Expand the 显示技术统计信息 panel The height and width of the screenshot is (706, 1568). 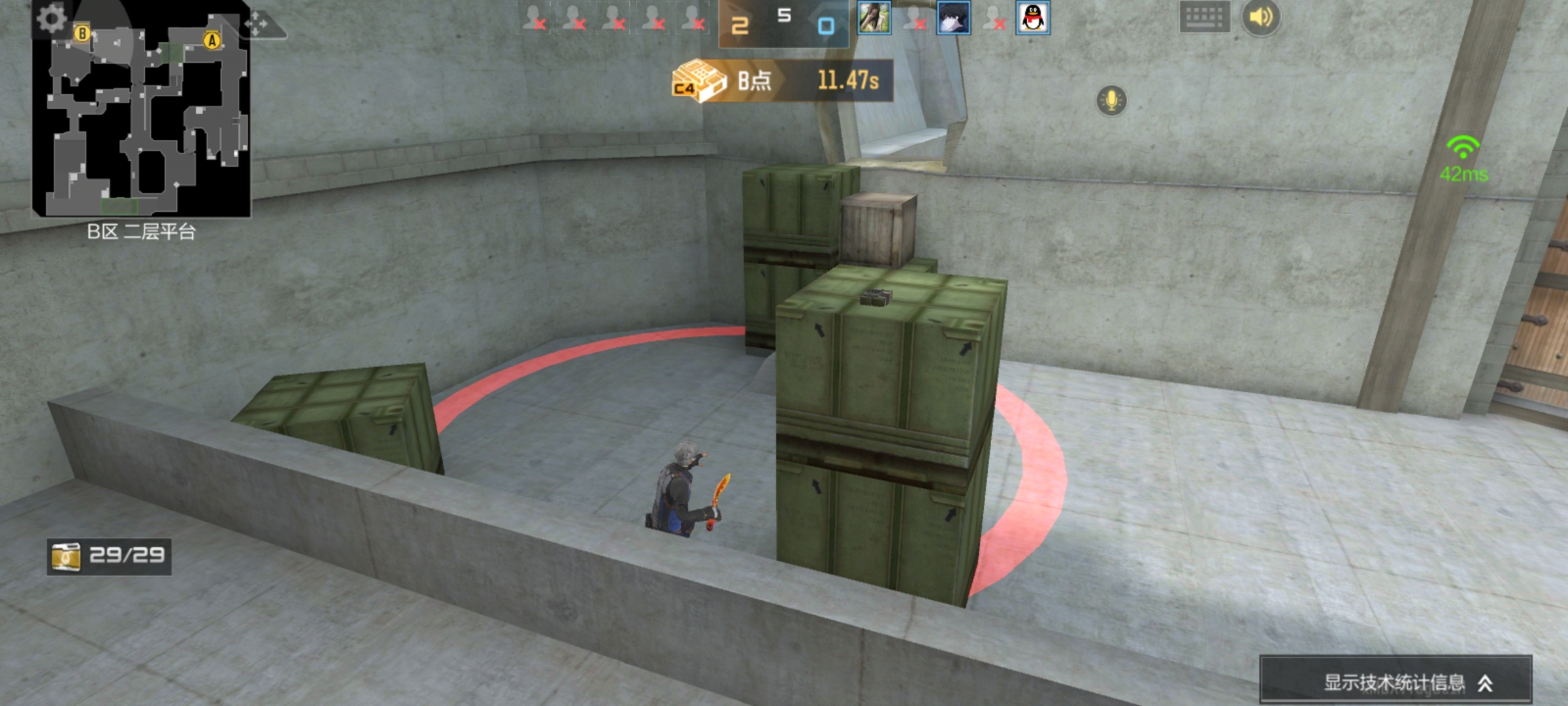(1396, 682)
